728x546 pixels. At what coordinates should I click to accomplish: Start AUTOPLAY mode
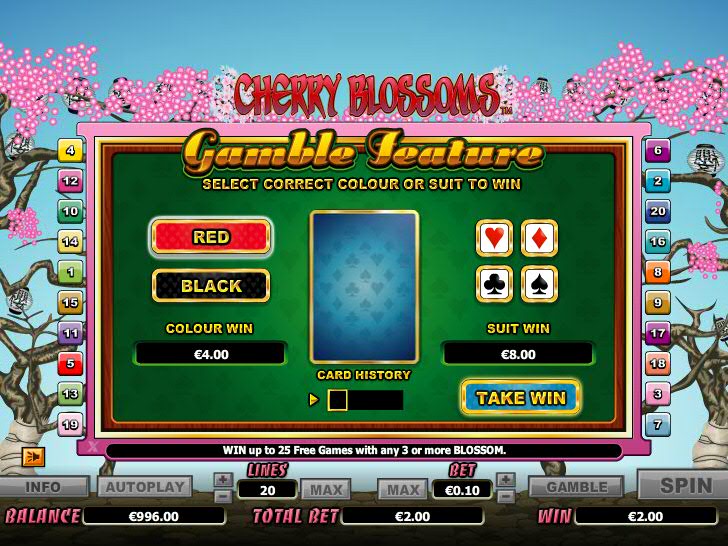tap(145, 488)
